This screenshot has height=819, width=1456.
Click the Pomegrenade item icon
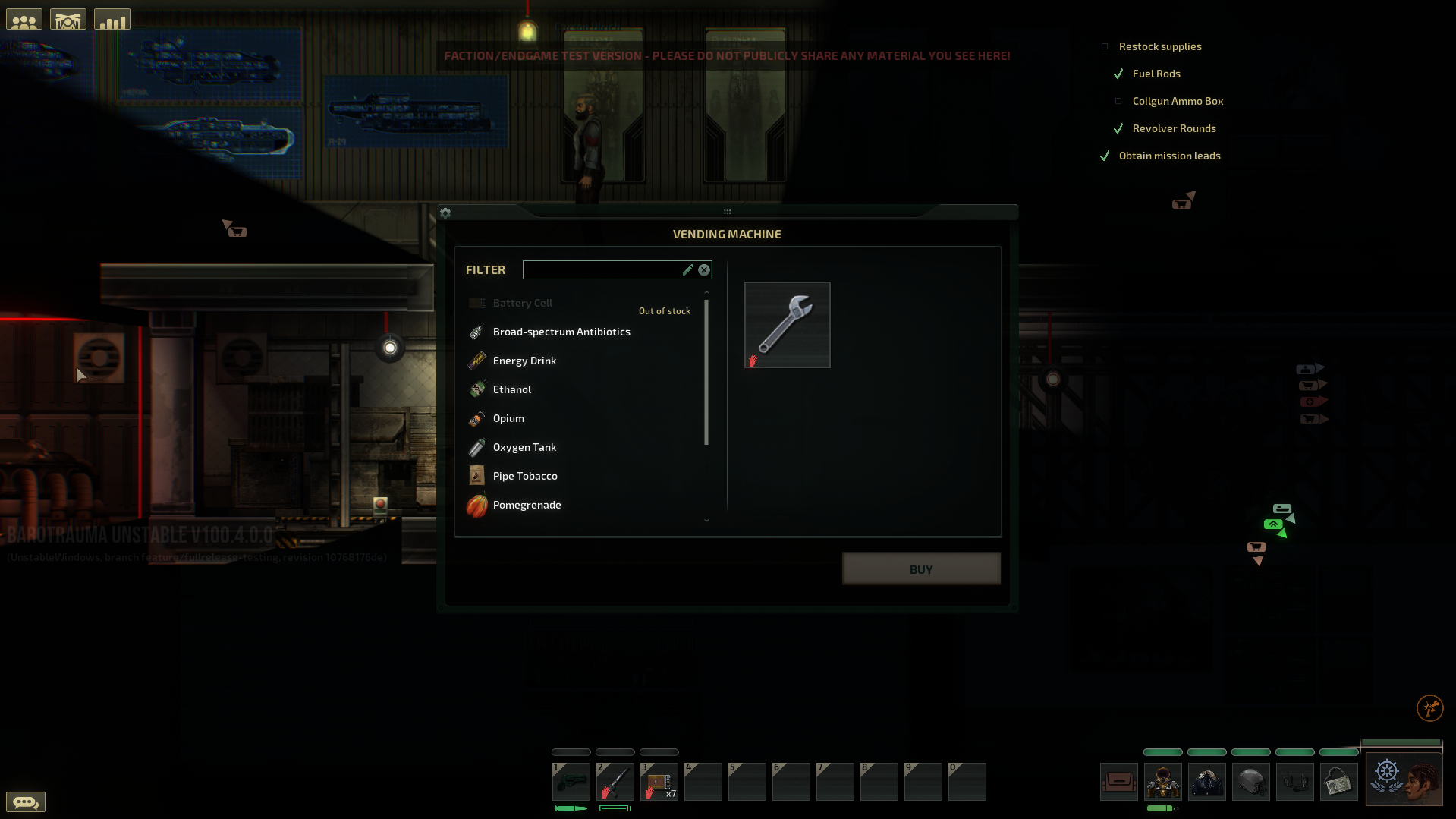click(476, 506)
